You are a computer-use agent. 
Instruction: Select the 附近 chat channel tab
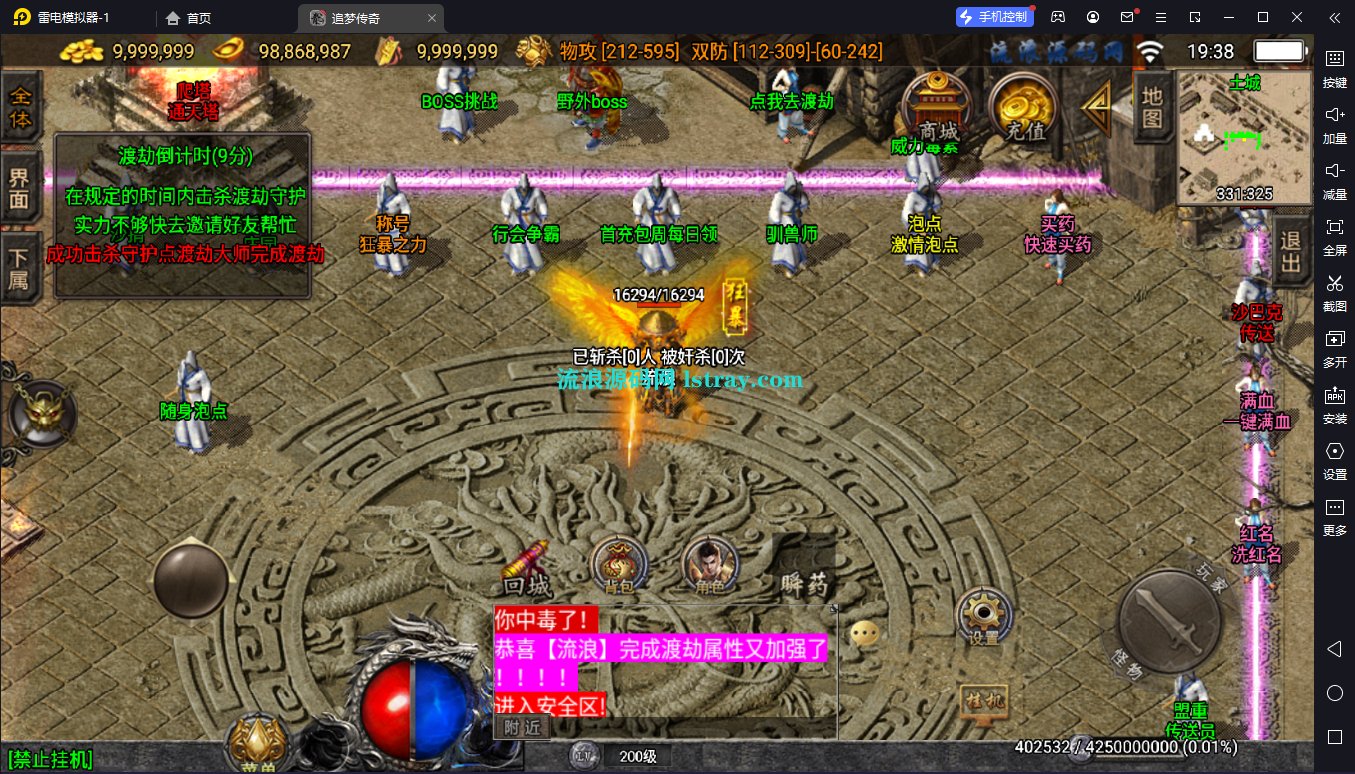tap(522, 728)
